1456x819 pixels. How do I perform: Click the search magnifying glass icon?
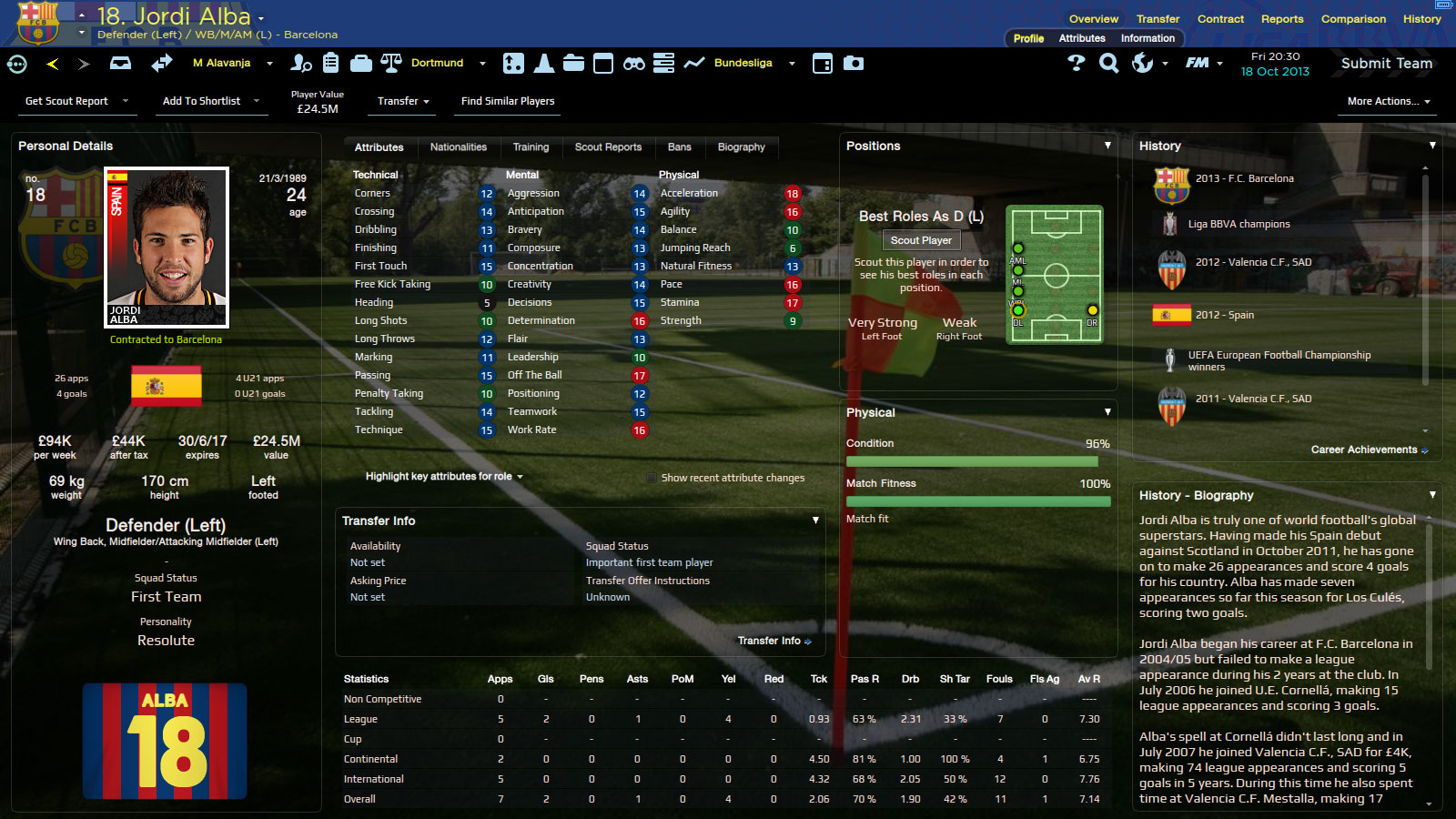point(1108,64)
